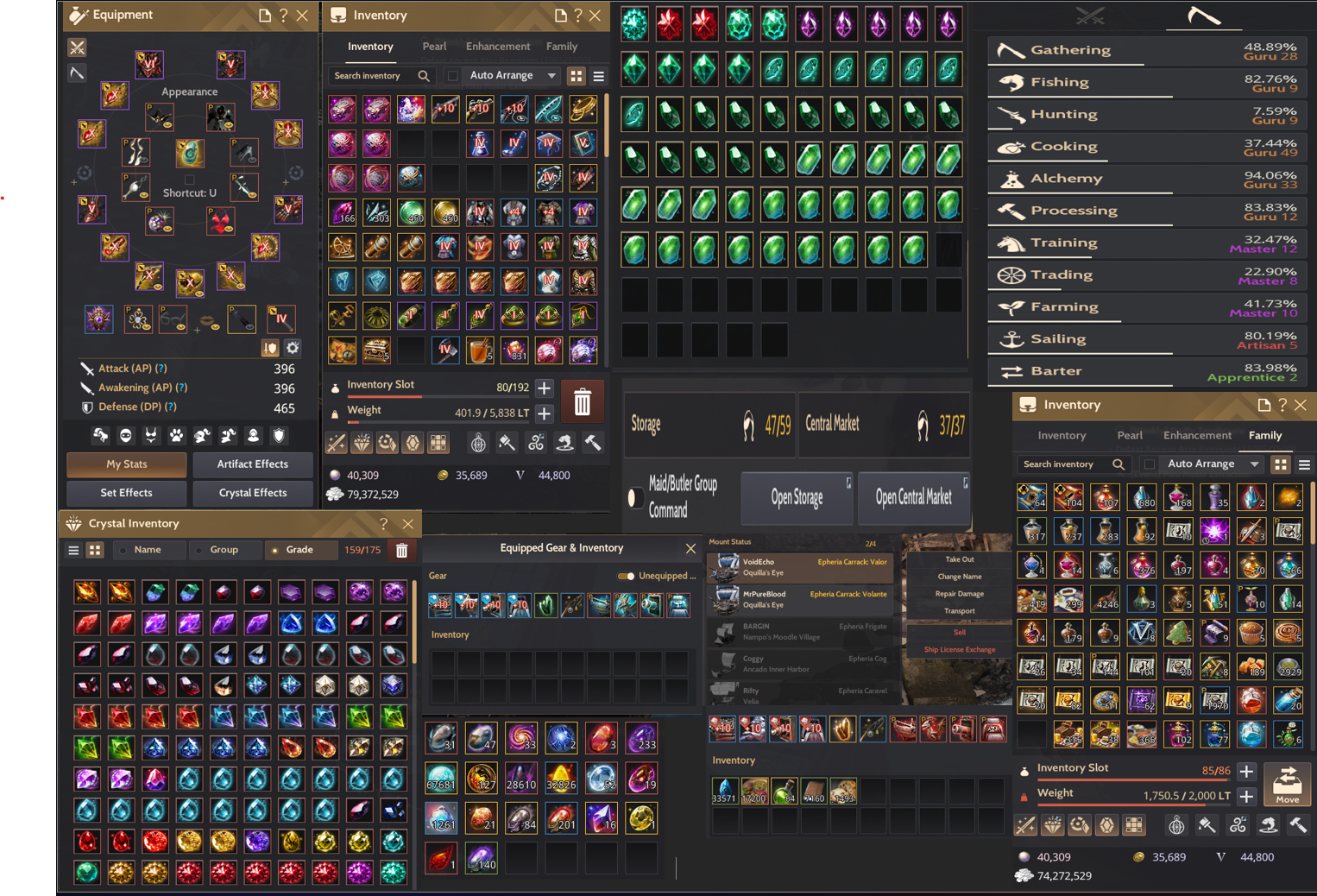Toggle the Maid/Butler Group Command switch

[636, 498]
